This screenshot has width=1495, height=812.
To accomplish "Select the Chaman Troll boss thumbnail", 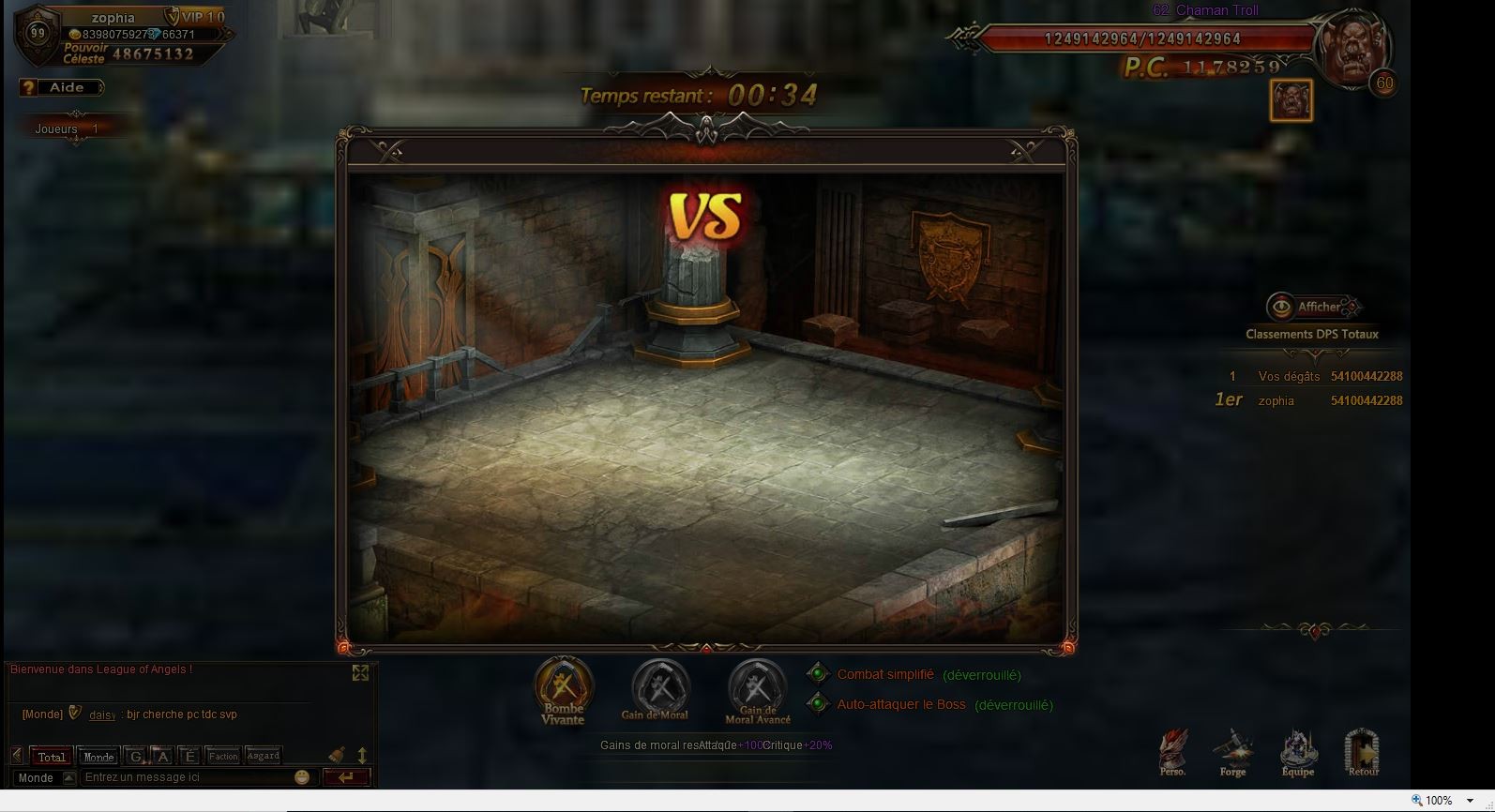I will (1291, 100).
